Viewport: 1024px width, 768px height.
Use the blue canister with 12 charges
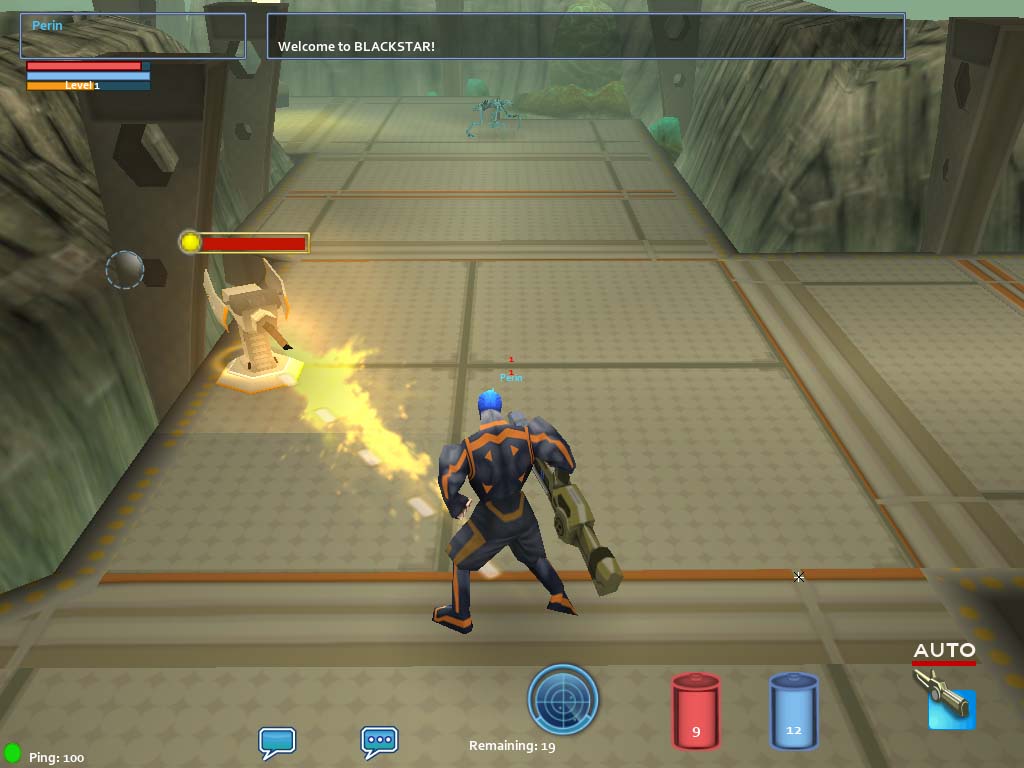[793, 711]
